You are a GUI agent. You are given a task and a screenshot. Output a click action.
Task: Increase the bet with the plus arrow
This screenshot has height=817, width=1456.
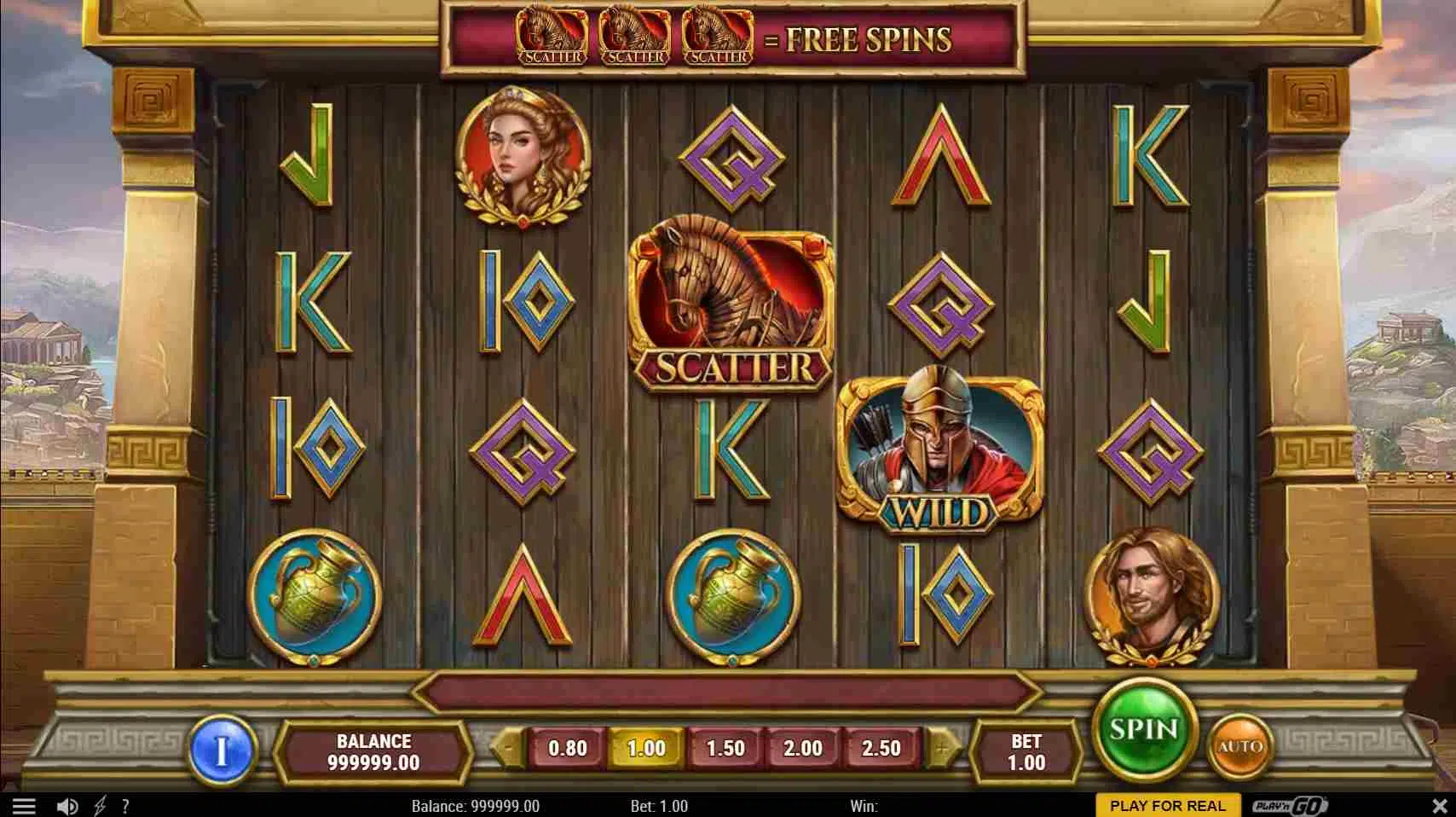[x=941, y=748]
